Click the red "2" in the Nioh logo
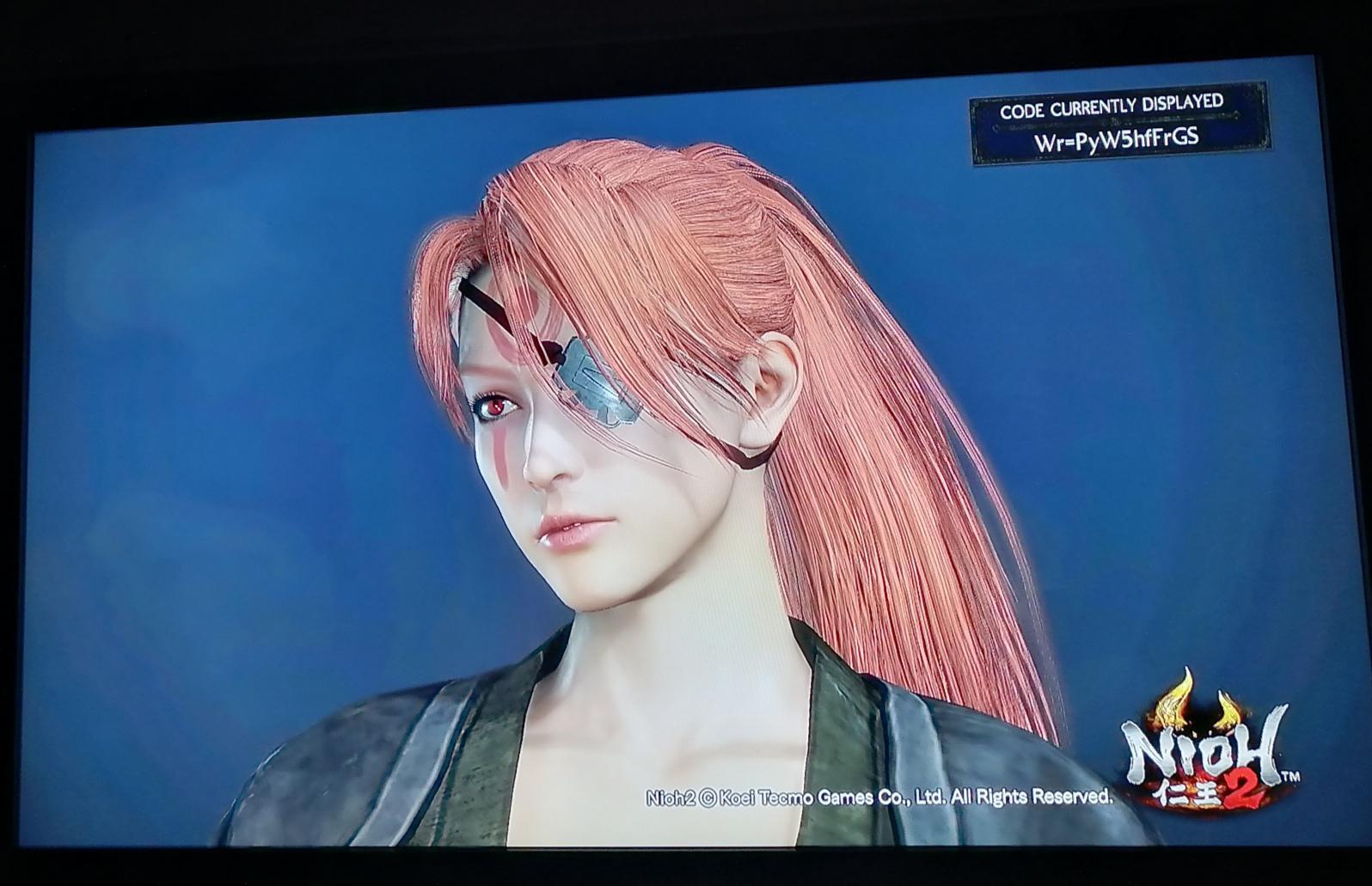 1241,791
